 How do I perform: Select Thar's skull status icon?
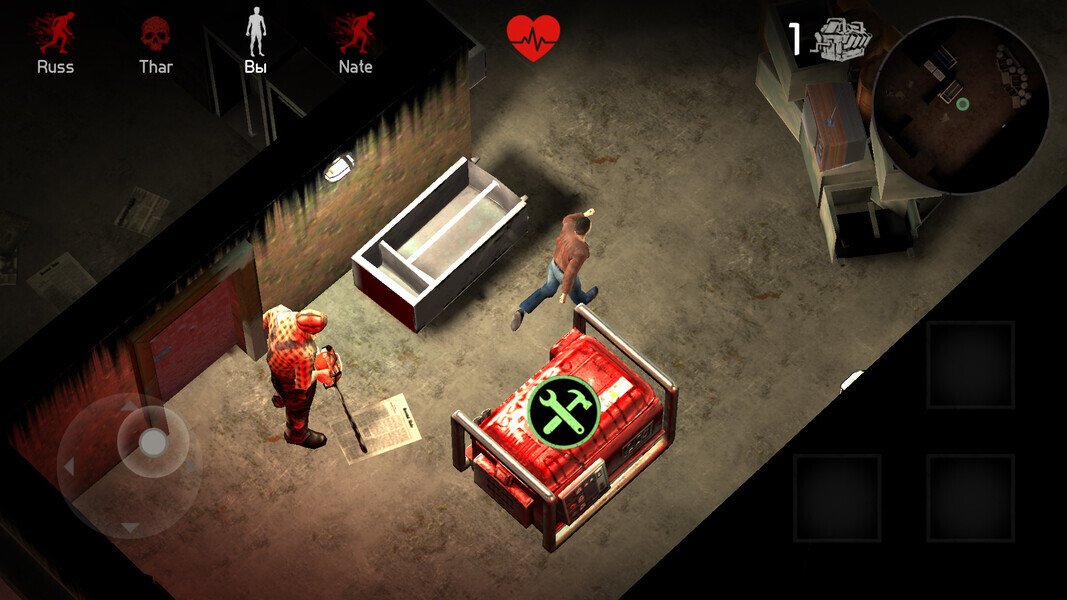[x=155, y=35]
